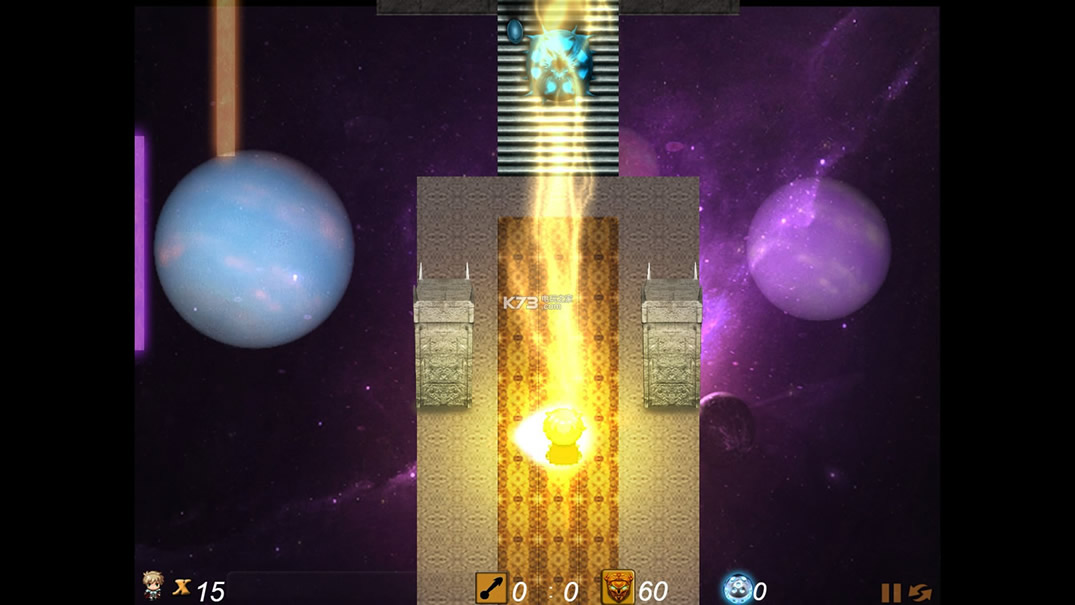The height and width of the screenshot is (605, 1075).
Task: Select the key item icon
Action: coord(490,588)
